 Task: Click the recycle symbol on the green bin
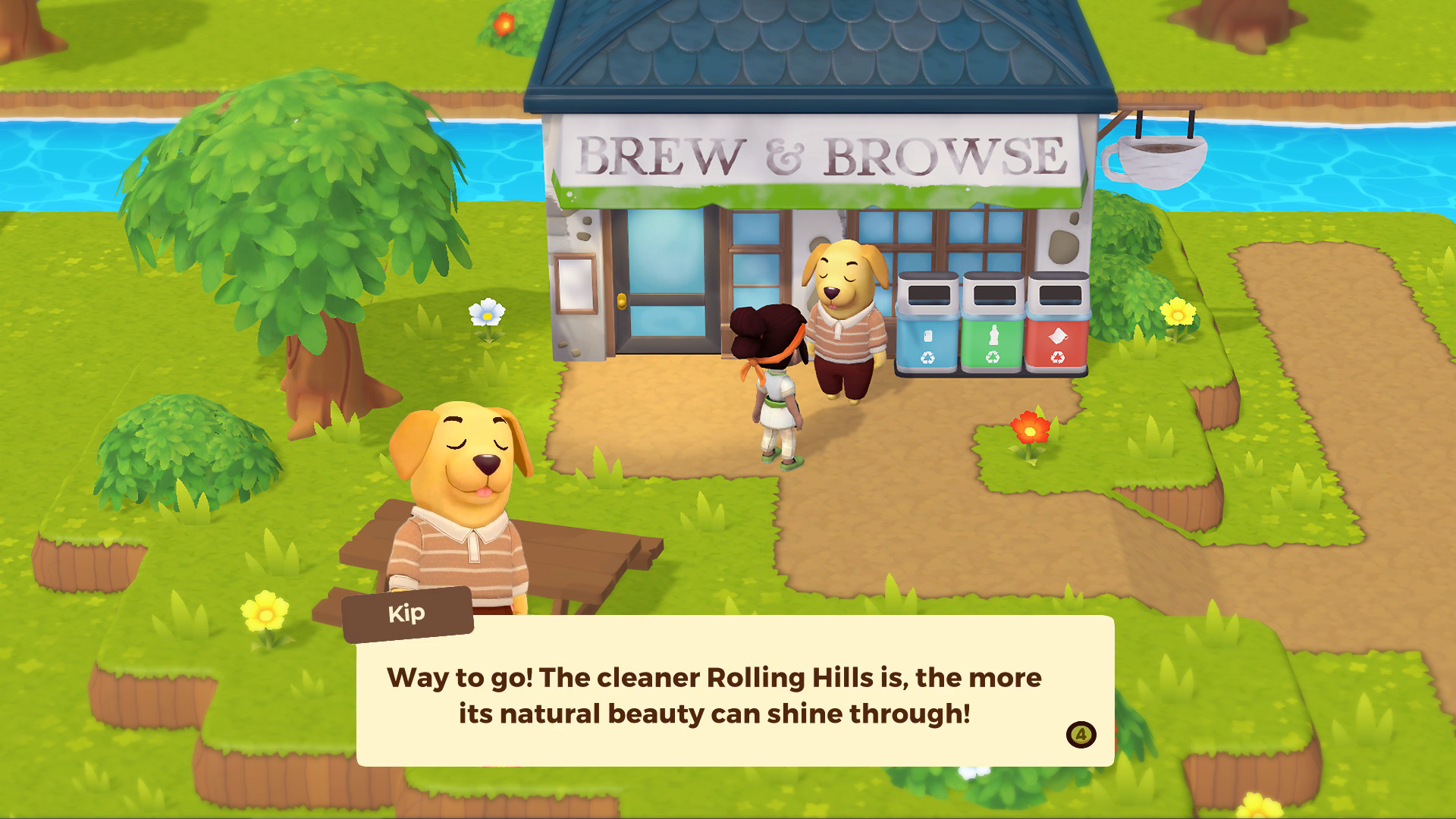pyautogui.click(x=994, y=356)
